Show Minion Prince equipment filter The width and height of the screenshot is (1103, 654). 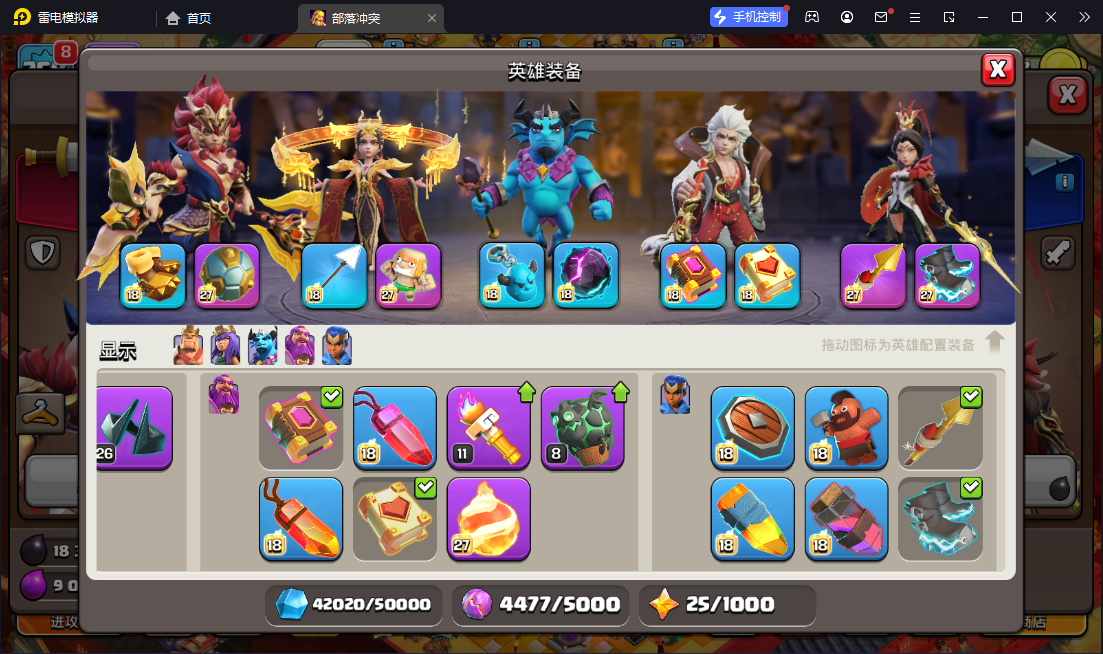[262, 347]
